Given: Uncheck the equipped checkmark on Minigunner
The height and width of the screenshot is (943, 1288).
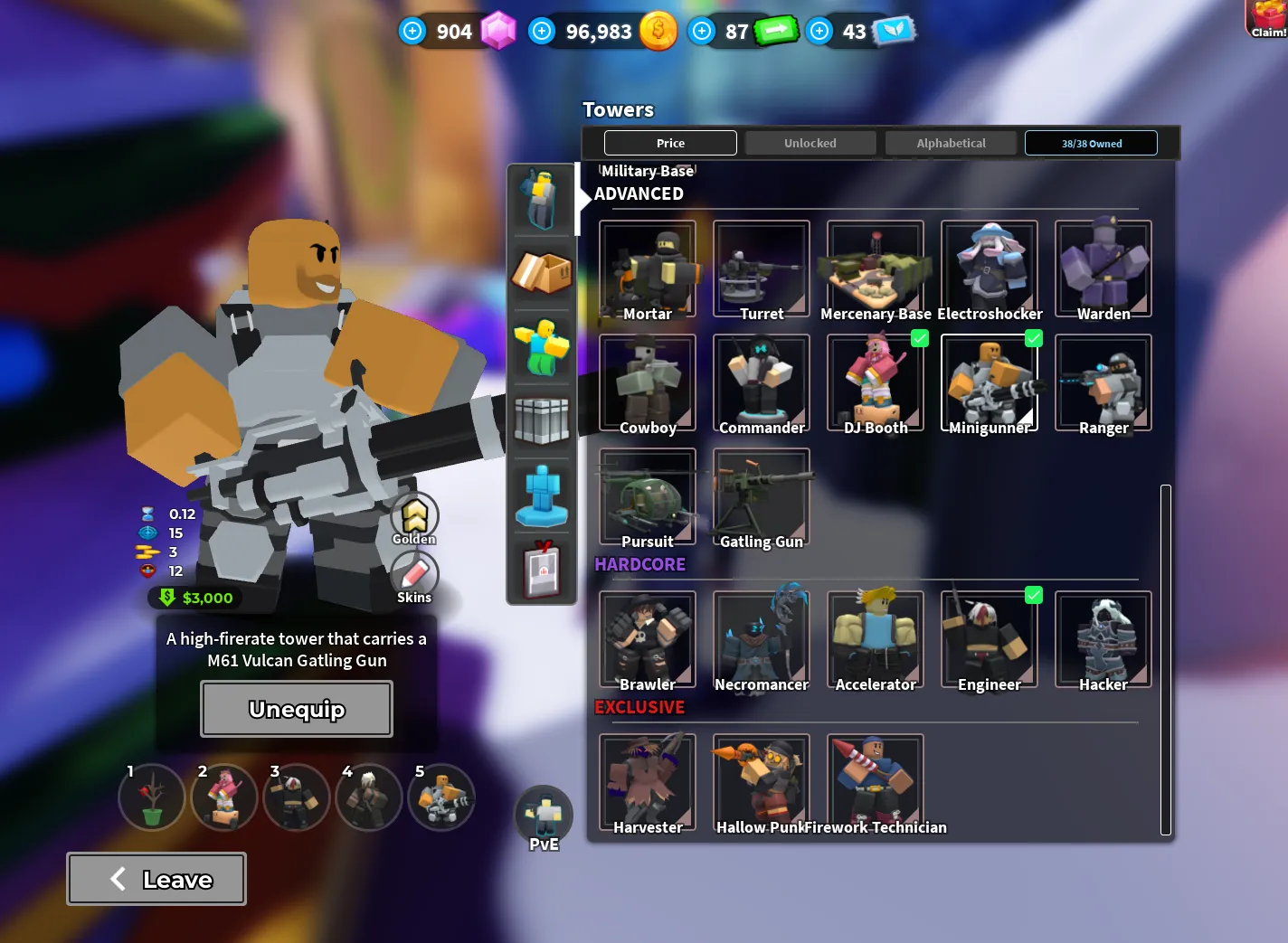Looking at the screenshot, I should [1034, 338].
